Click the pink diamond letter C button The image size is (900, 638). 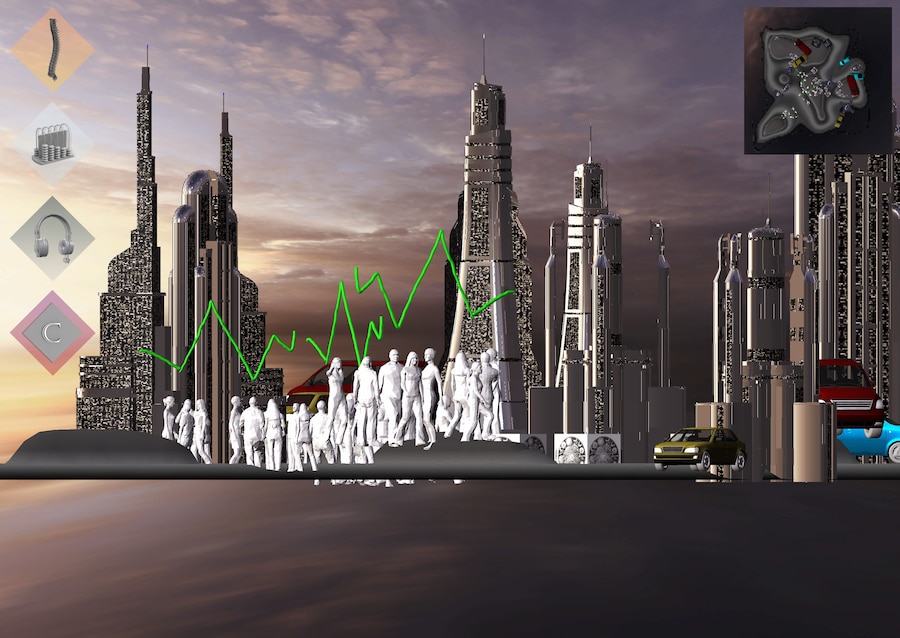point(52,332)
